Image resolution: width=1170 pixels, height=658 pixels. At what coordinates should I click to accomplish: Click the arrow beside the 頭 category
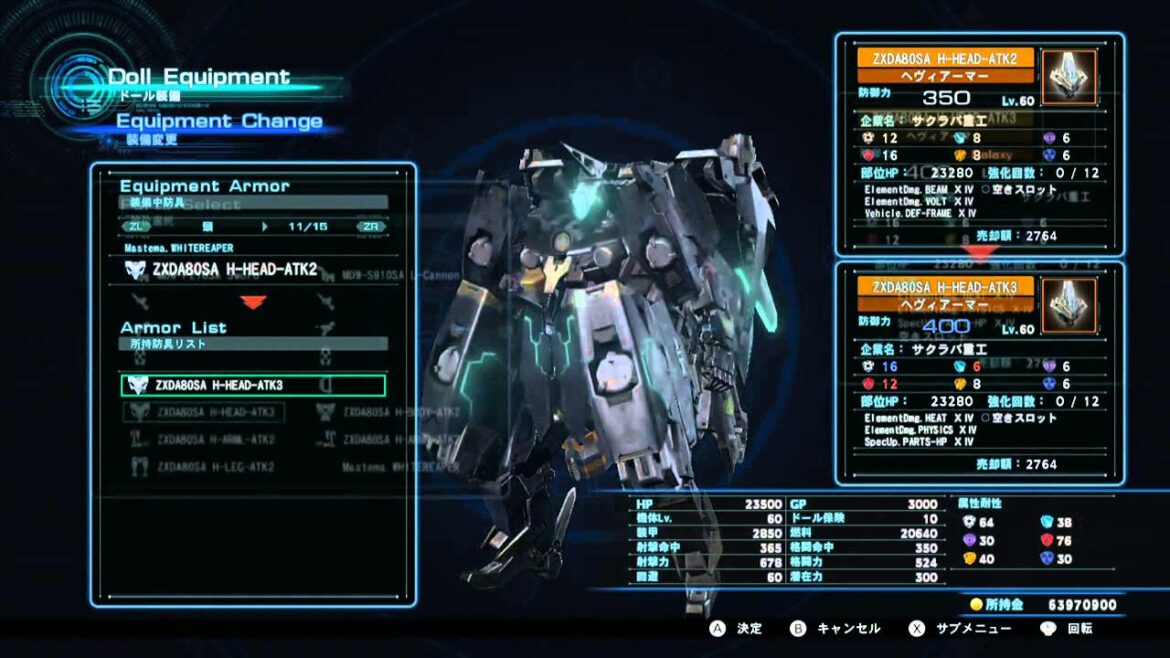[265, 227]
